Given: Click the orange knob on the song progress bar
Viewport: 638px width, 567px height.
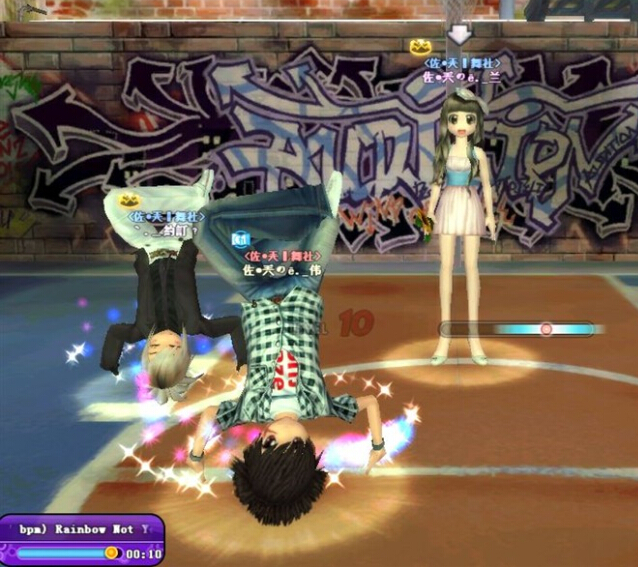Looking at the screenshot, I should click(x=111, y=552).
